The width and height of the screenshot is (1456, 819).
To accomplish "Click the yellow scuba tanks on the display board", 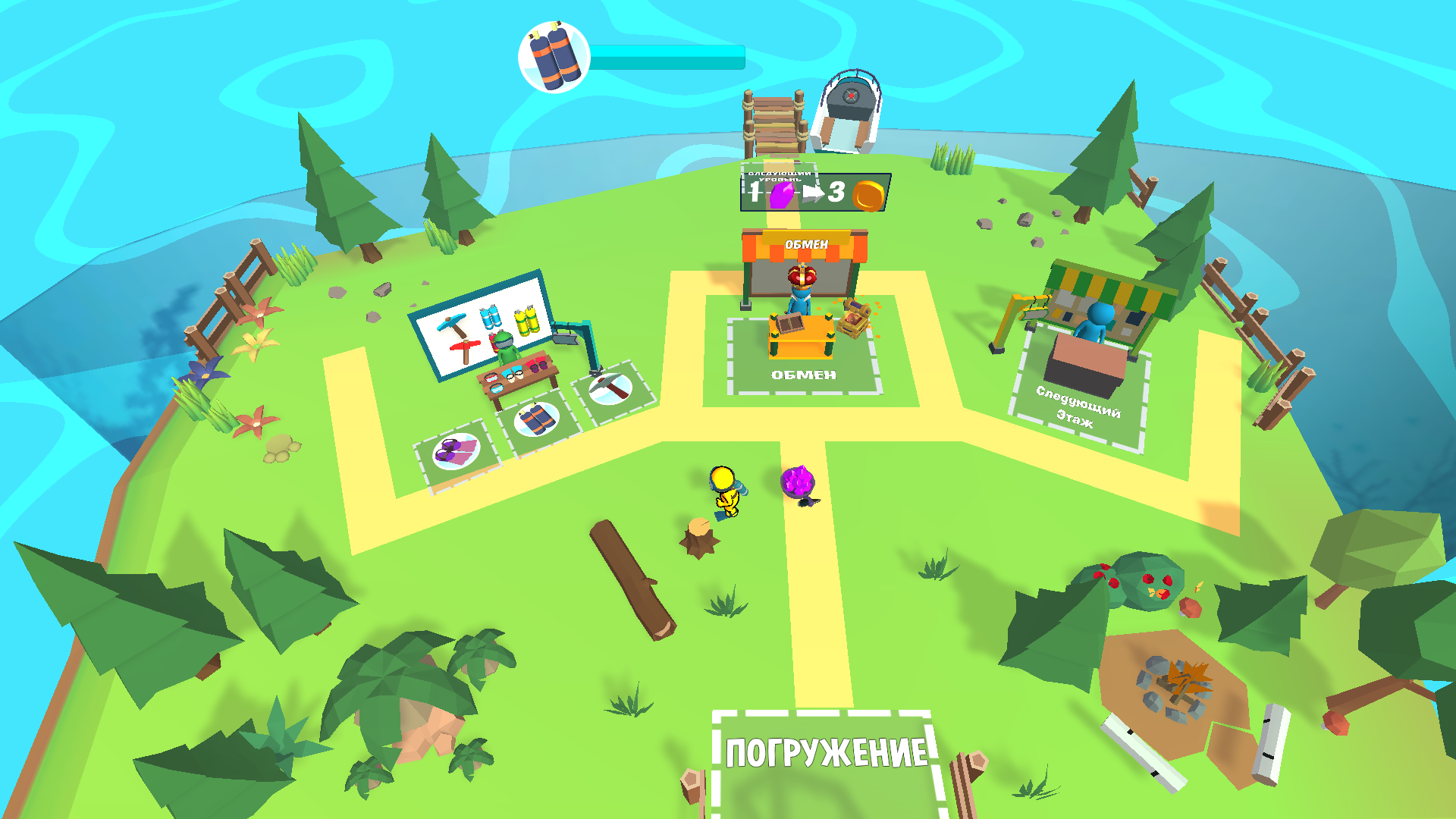I will click(526, 319).
